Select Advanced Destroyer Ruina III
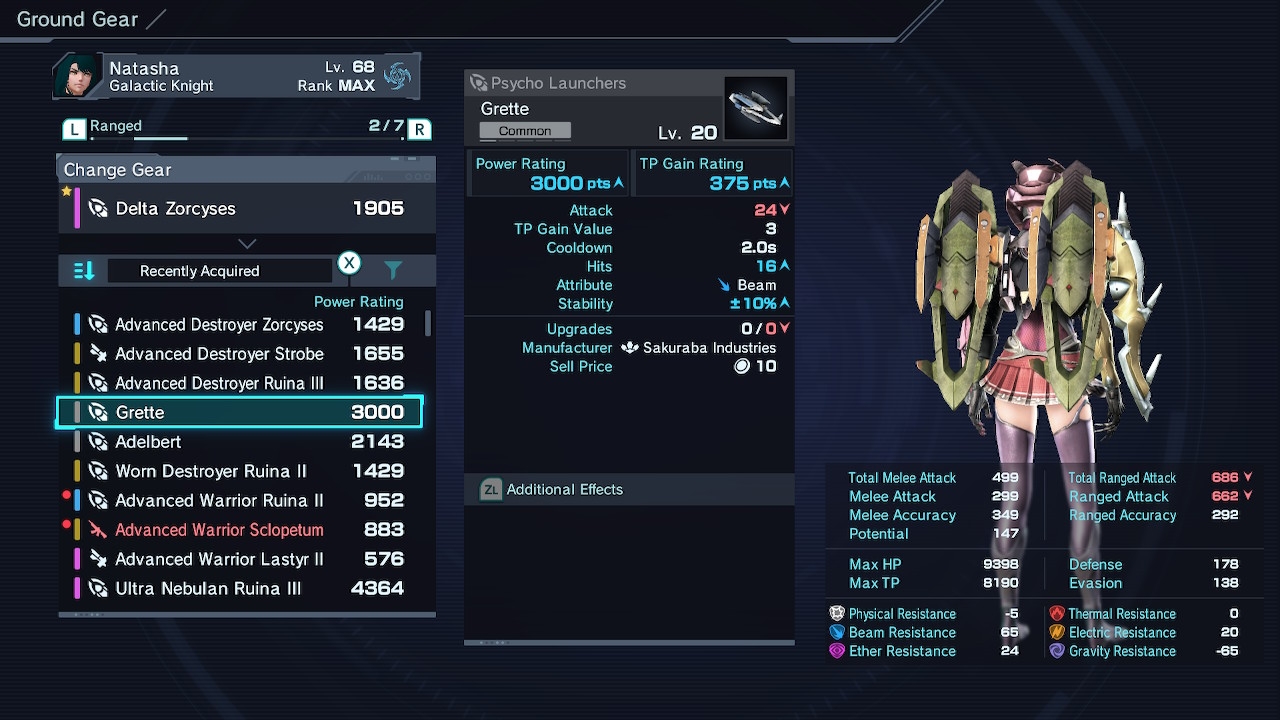The height and width of the screenshot is (720, 1280). tap(240, 383)
